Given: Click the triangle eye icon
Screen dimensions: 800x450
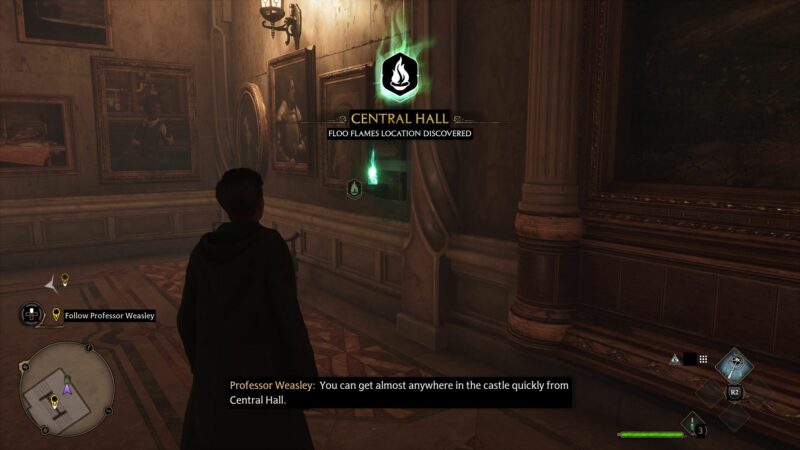Looking at the screenshot, I should (675, 359).
